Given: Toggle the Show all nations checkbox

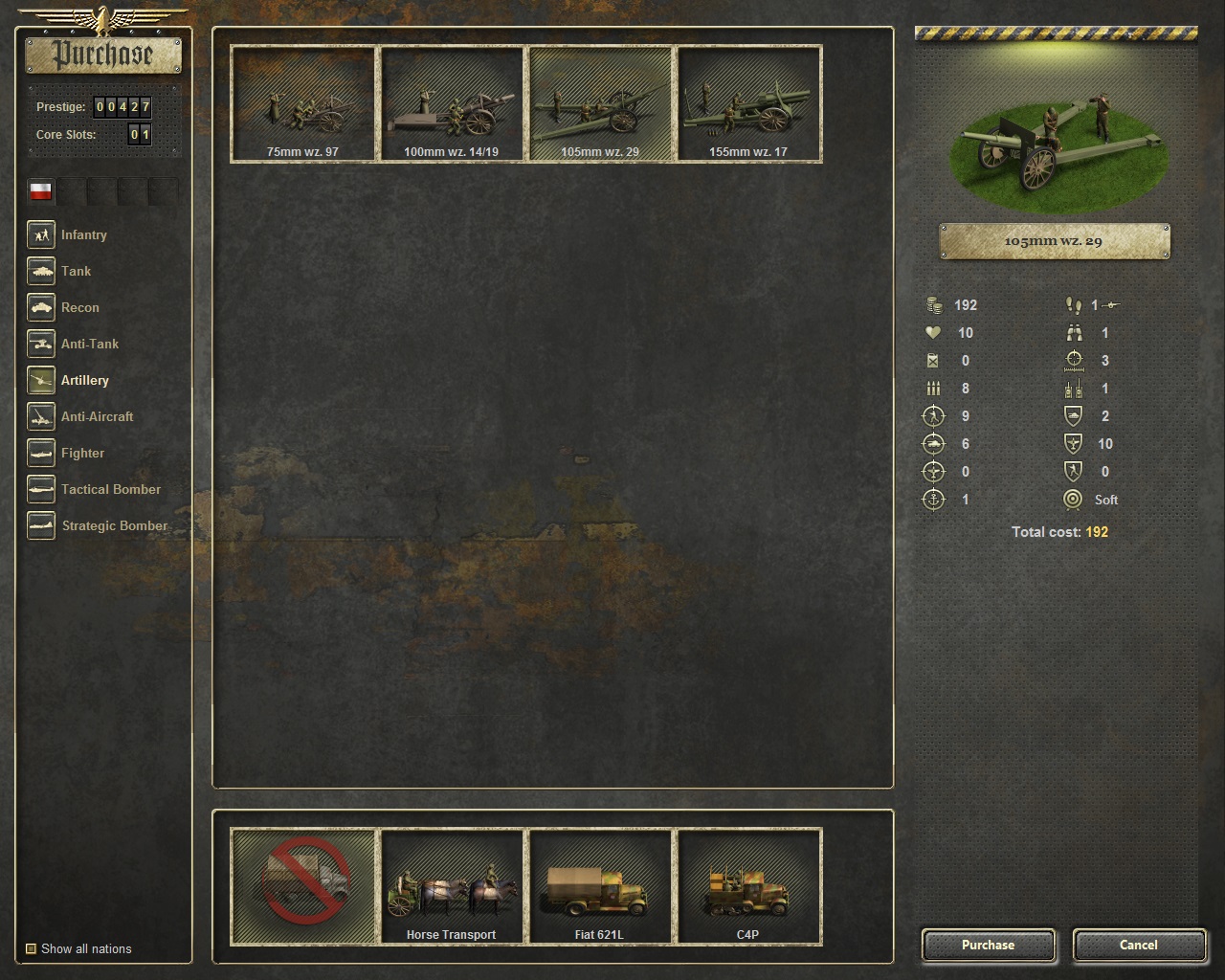Looking at the screenshot, I should tap(31, 948).
